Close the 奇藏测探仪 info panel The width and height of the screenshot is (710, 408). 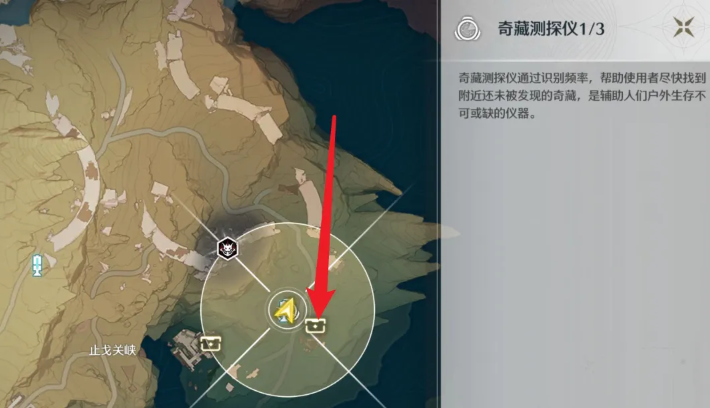click(x=685, y=28)
